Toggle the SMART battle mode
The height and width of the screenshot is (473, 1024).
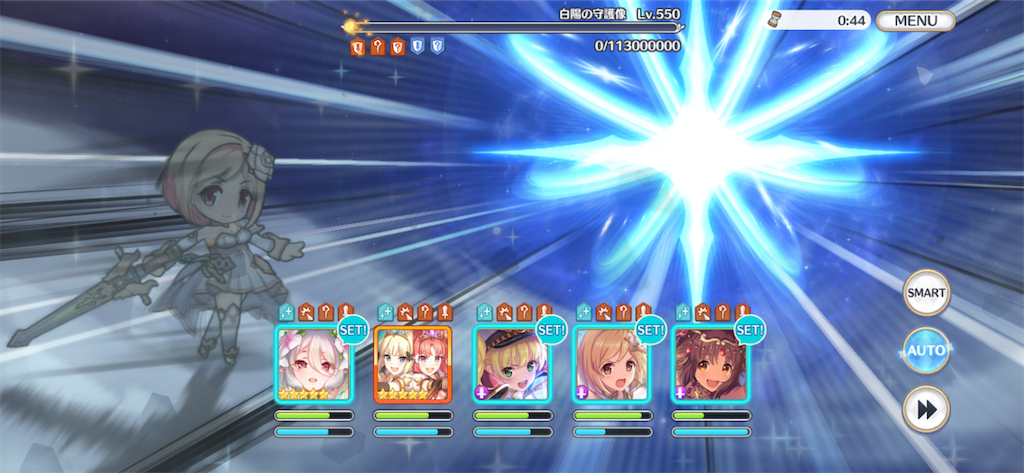point(925,293)
